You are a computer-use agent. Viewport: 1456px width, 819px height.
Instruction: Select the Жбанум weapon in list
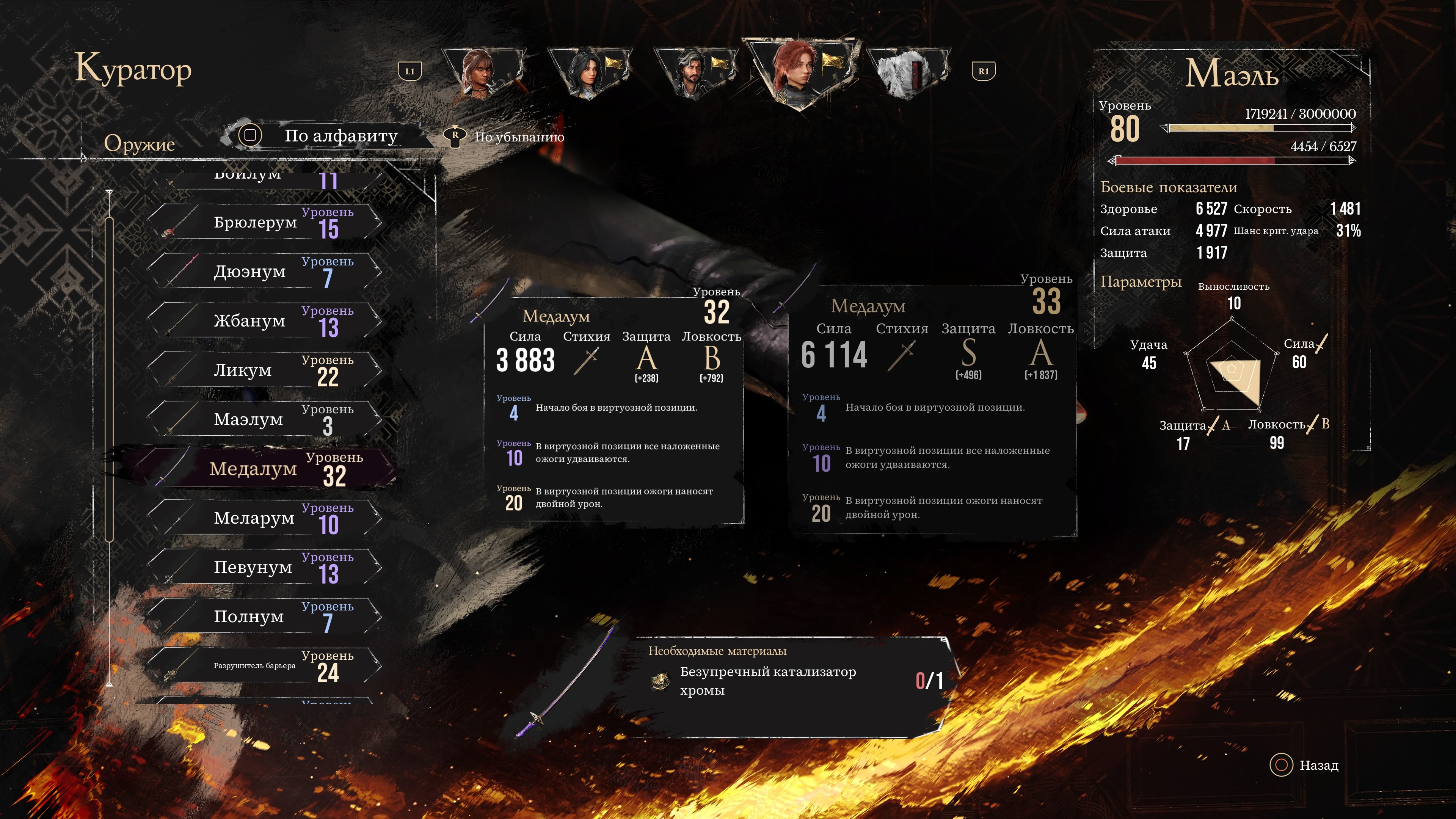(266, 321)
